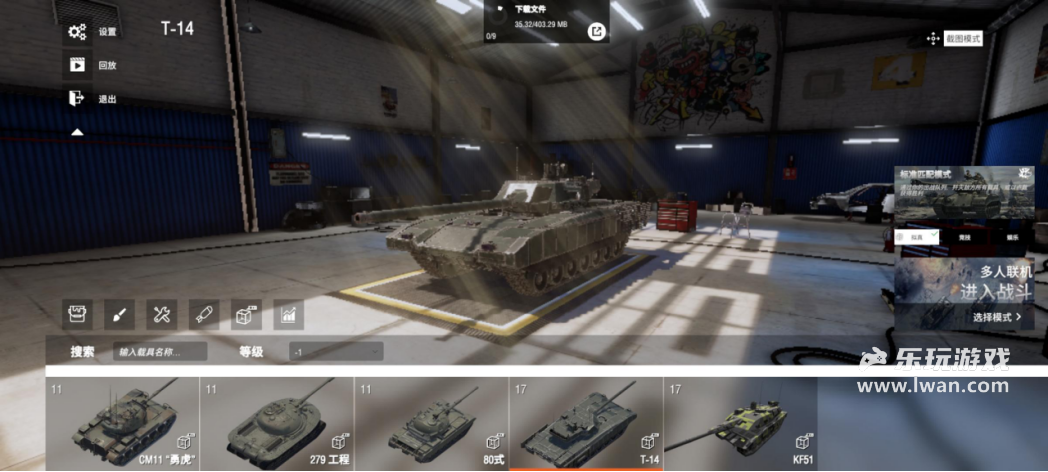Collapse the left menu with the up arrow
The height and width of the screenshot is (472, 1048).
tap(77, 132)
